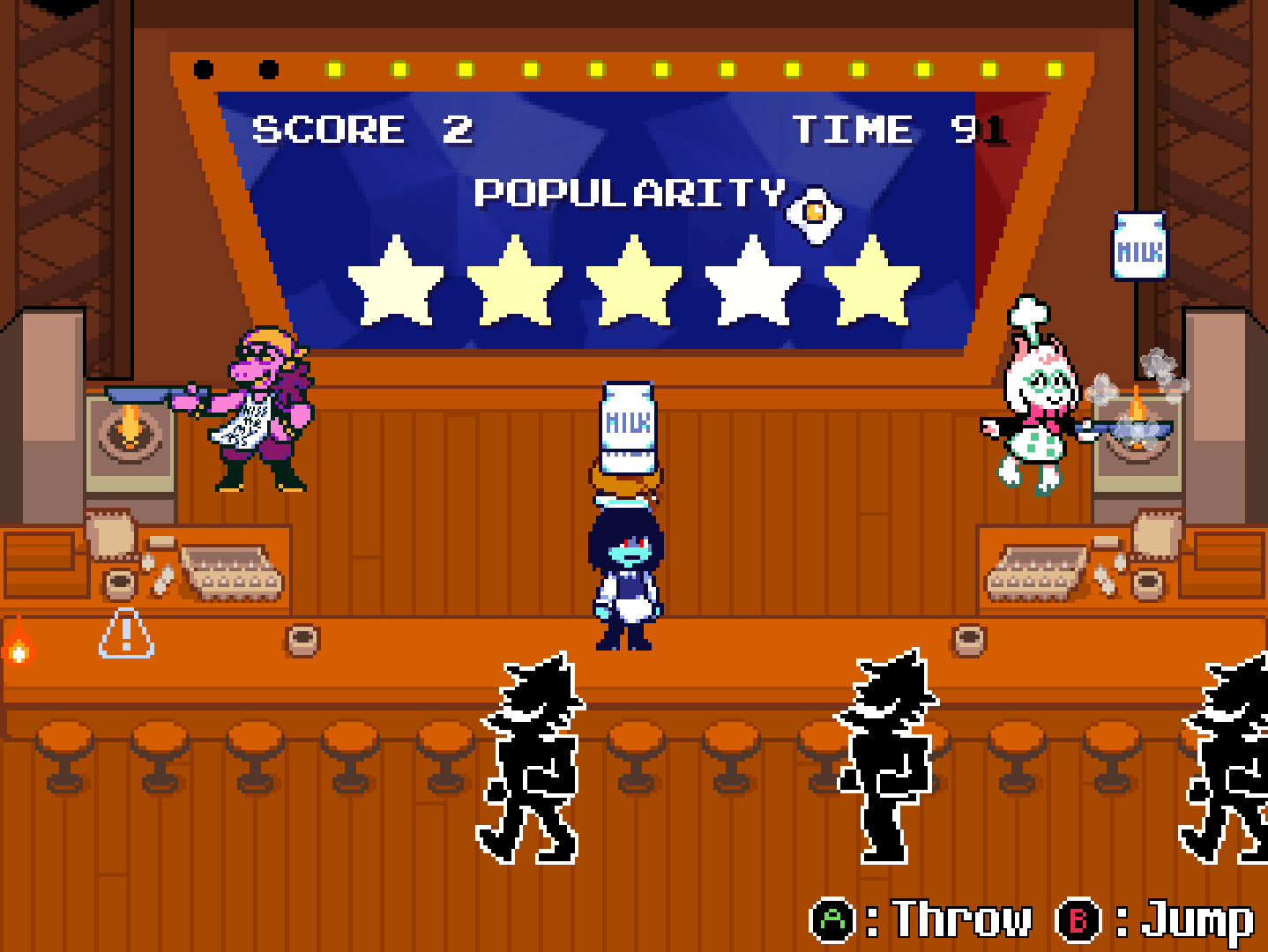Click the black unlit bulb on the marquee

pyautogui.click(x=203, y=67)
